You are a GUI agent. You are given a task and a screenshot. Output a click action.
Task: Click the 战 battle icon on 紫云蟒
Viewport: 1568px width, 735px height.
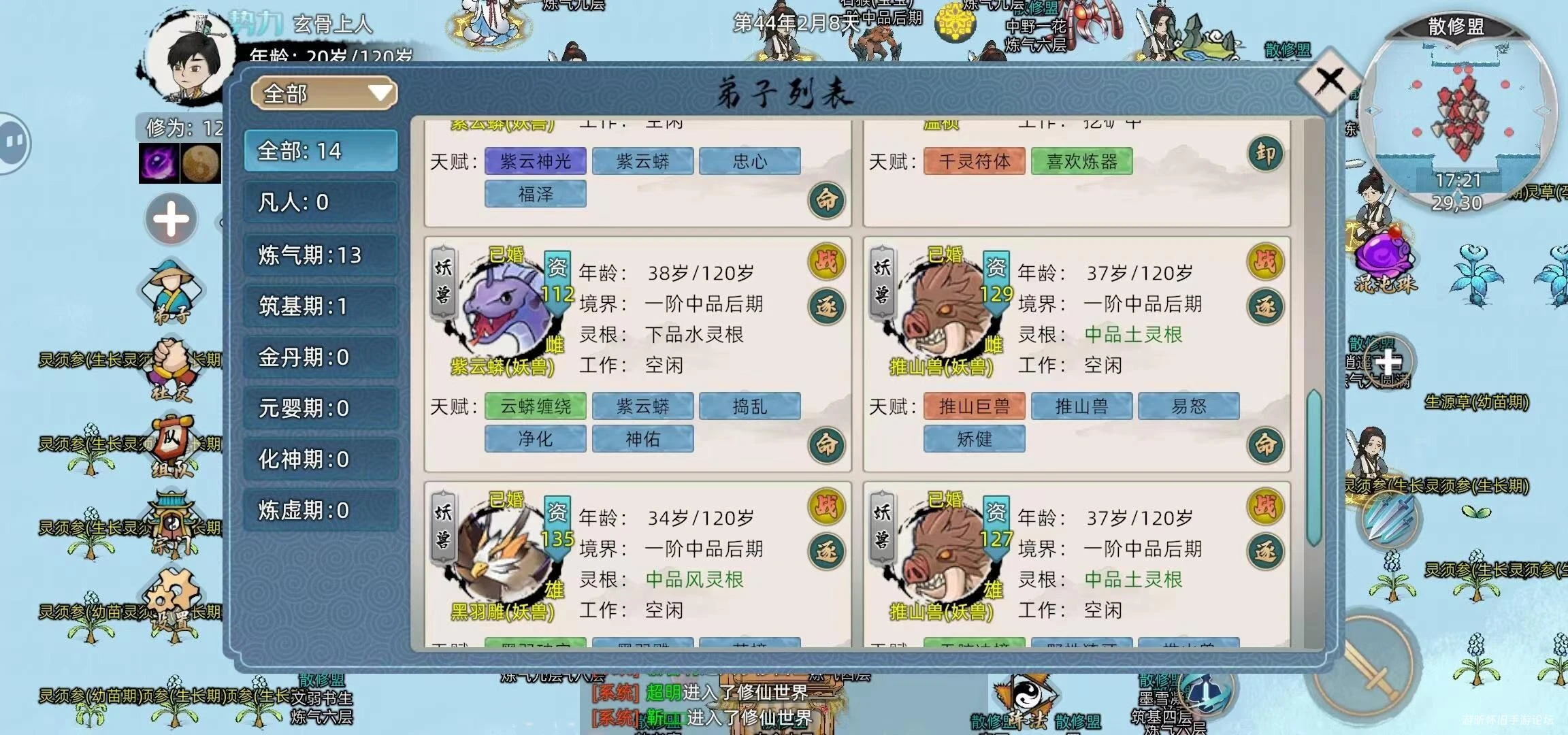coord(825,262)
